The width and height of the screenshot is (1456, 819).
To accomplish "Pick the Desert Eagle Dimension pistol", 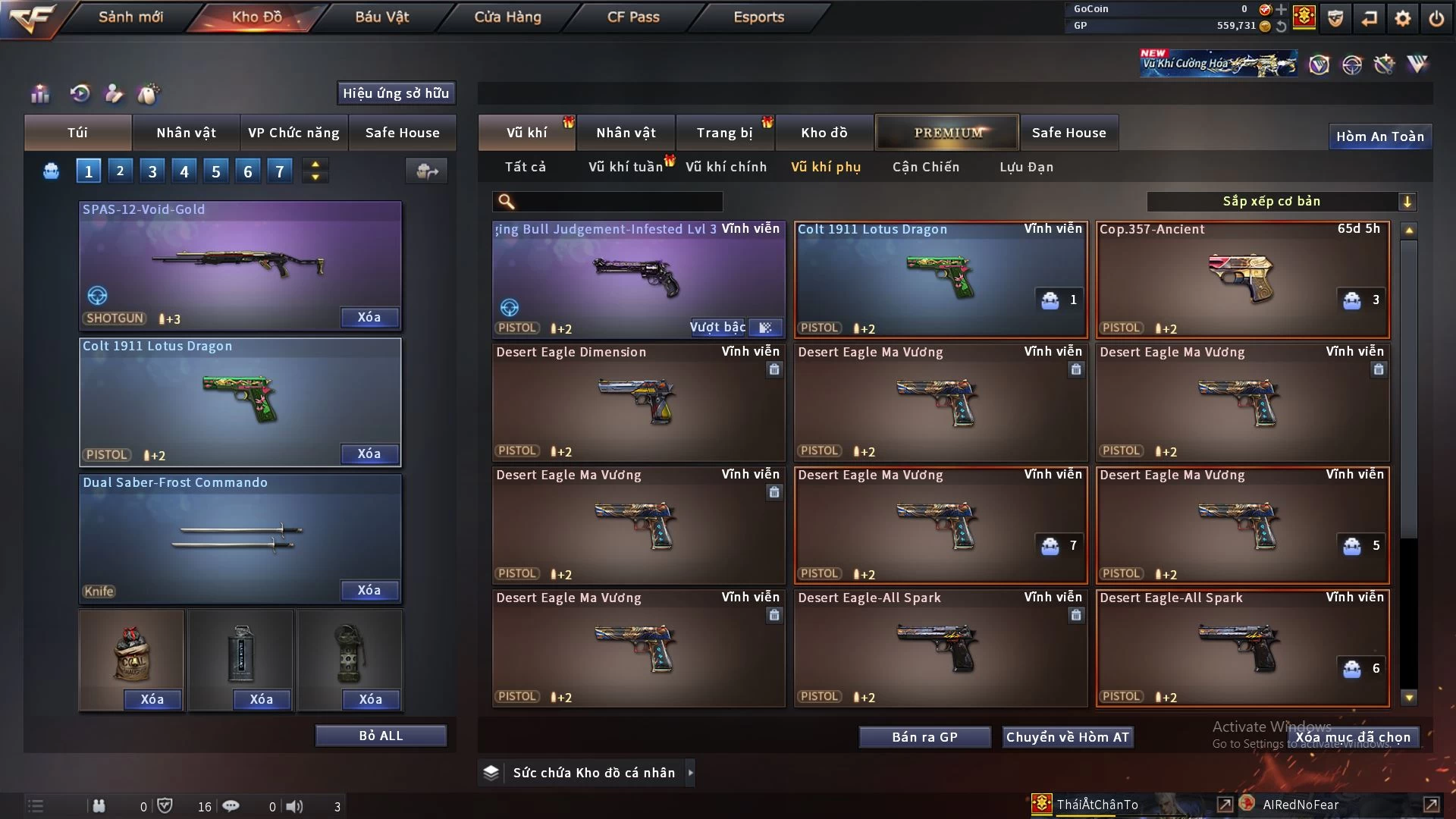I will 638,402.
